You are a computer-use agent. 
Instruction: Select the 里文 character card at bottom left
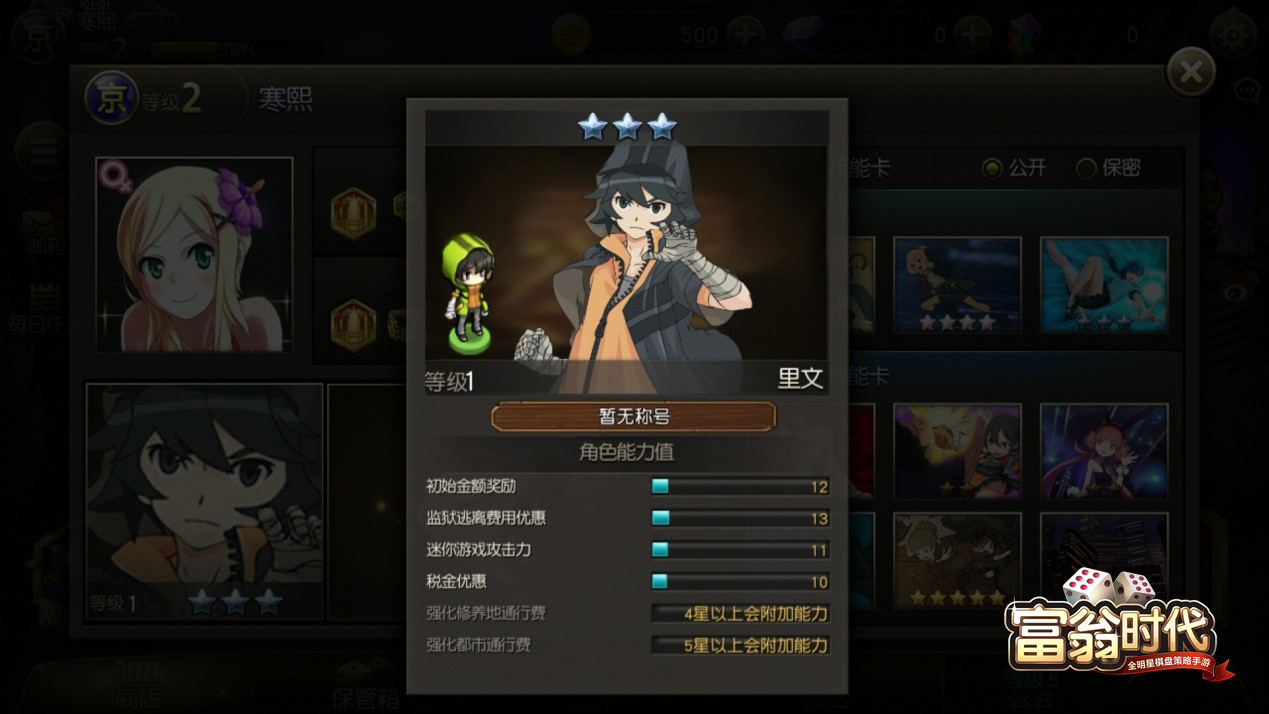[x=205, y=500]
